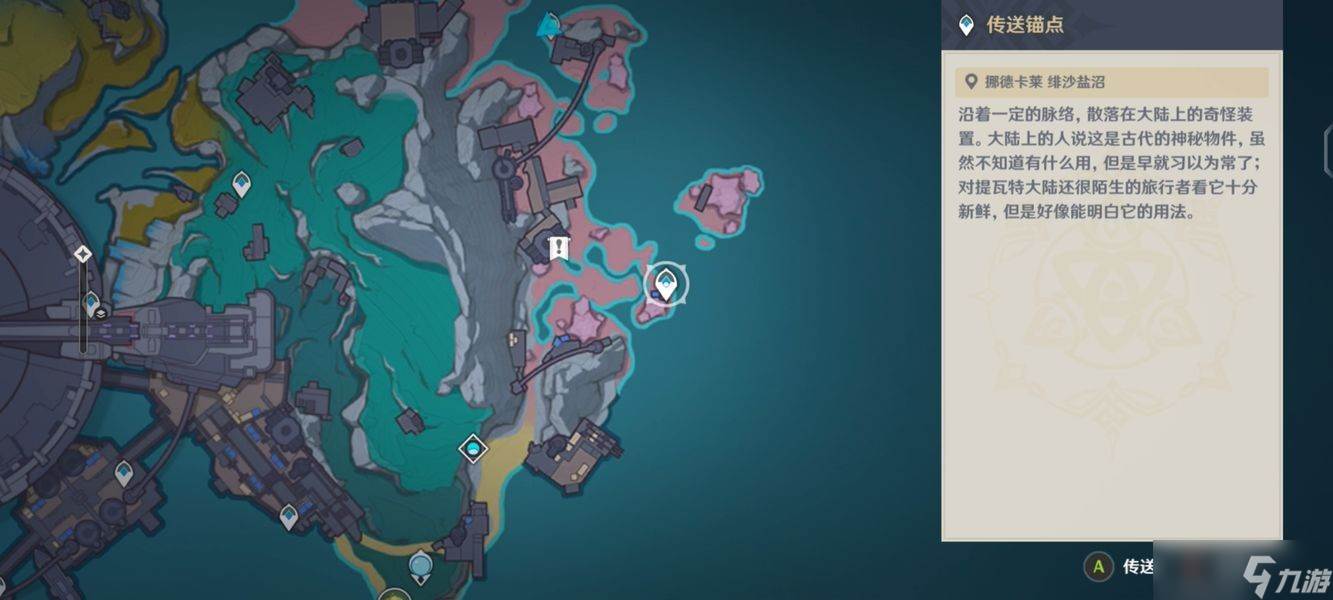Select the waypoint beside the layered-map icon
Image resolution: width=1333 pixels, height=600 pixels.
[92, 301]
